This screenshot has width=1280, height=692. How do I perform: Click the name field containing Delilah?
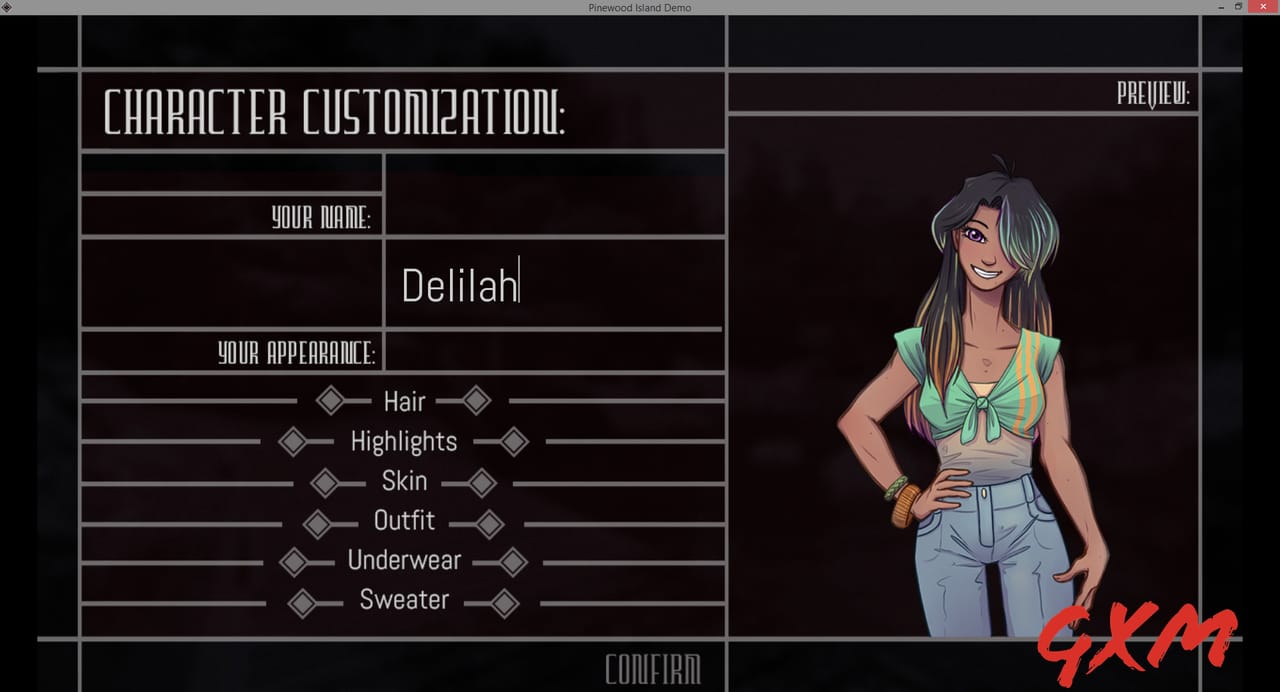pos(553,285)
